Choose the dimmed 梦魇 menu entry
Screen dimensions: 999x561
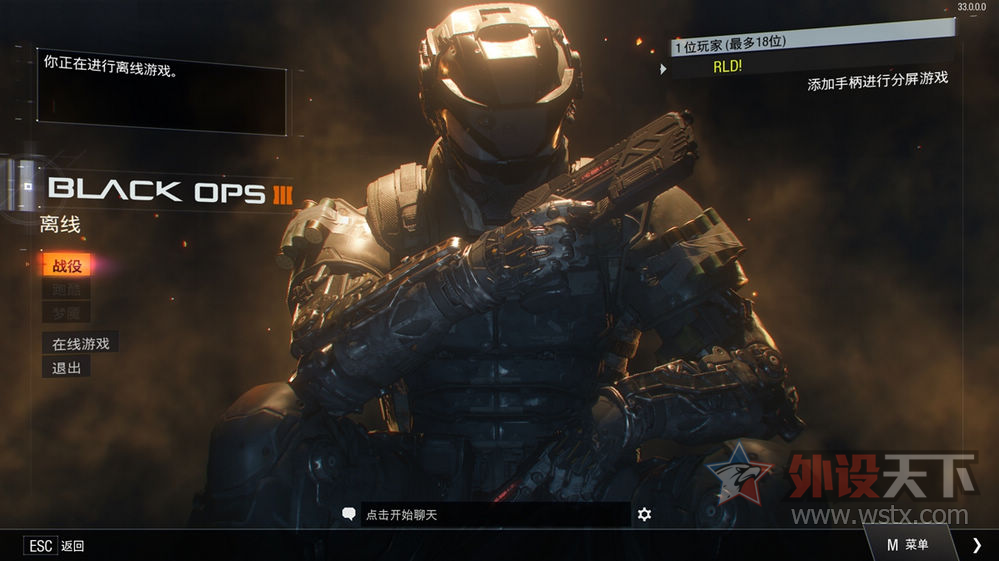(x=66, y=314)
